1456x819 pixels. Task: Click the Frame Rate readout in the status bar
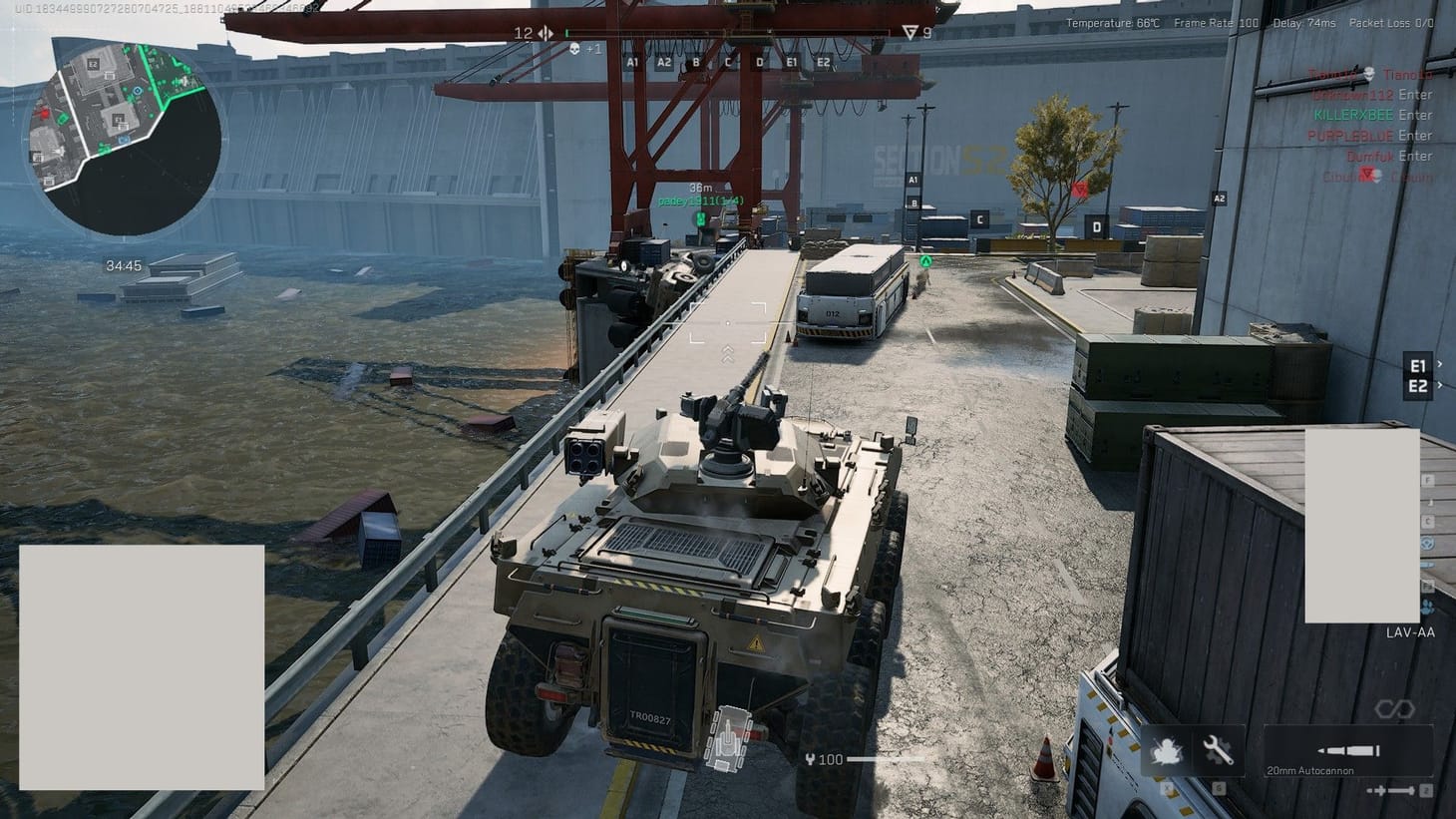coord(1215,22)
